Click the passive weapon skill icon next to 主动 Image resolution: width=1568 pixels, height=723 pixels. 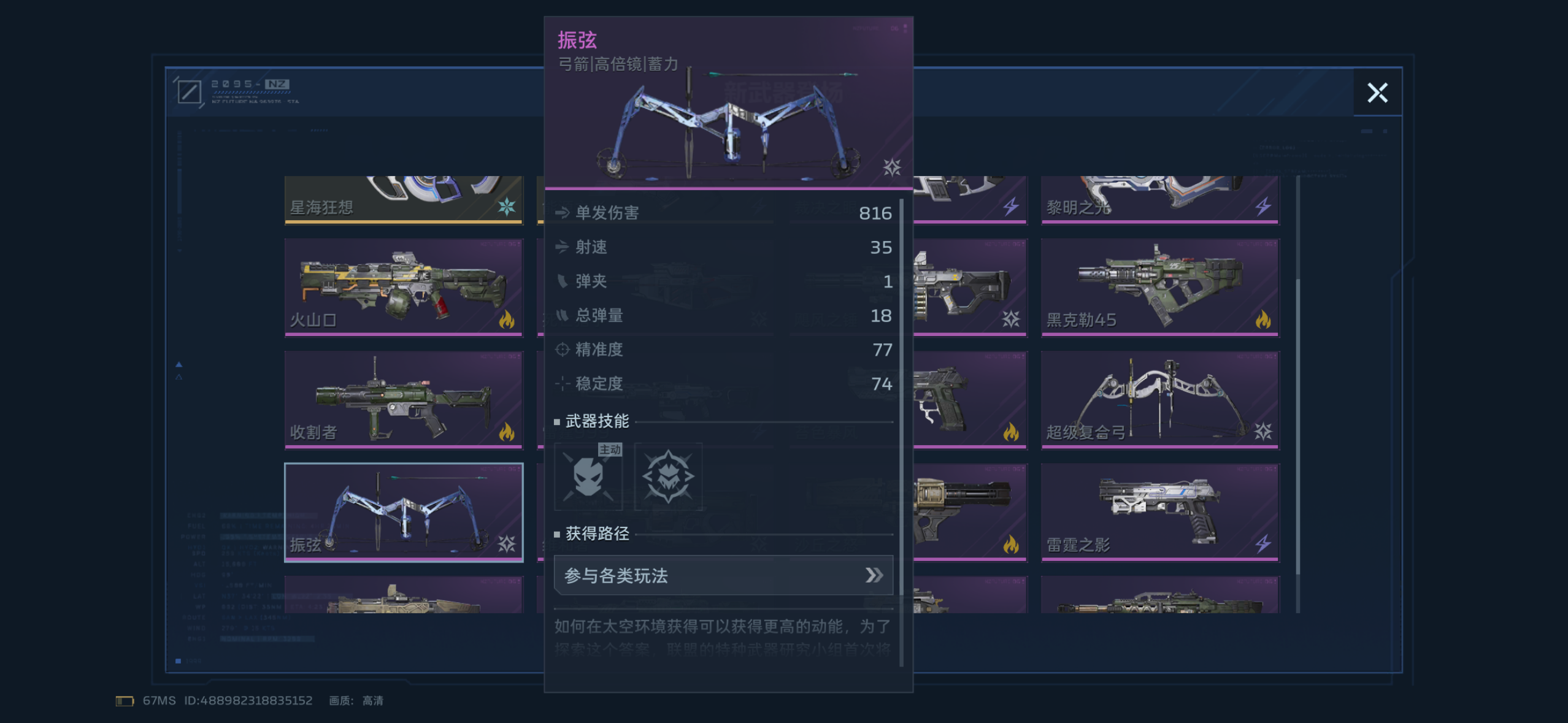pos(669,477)
